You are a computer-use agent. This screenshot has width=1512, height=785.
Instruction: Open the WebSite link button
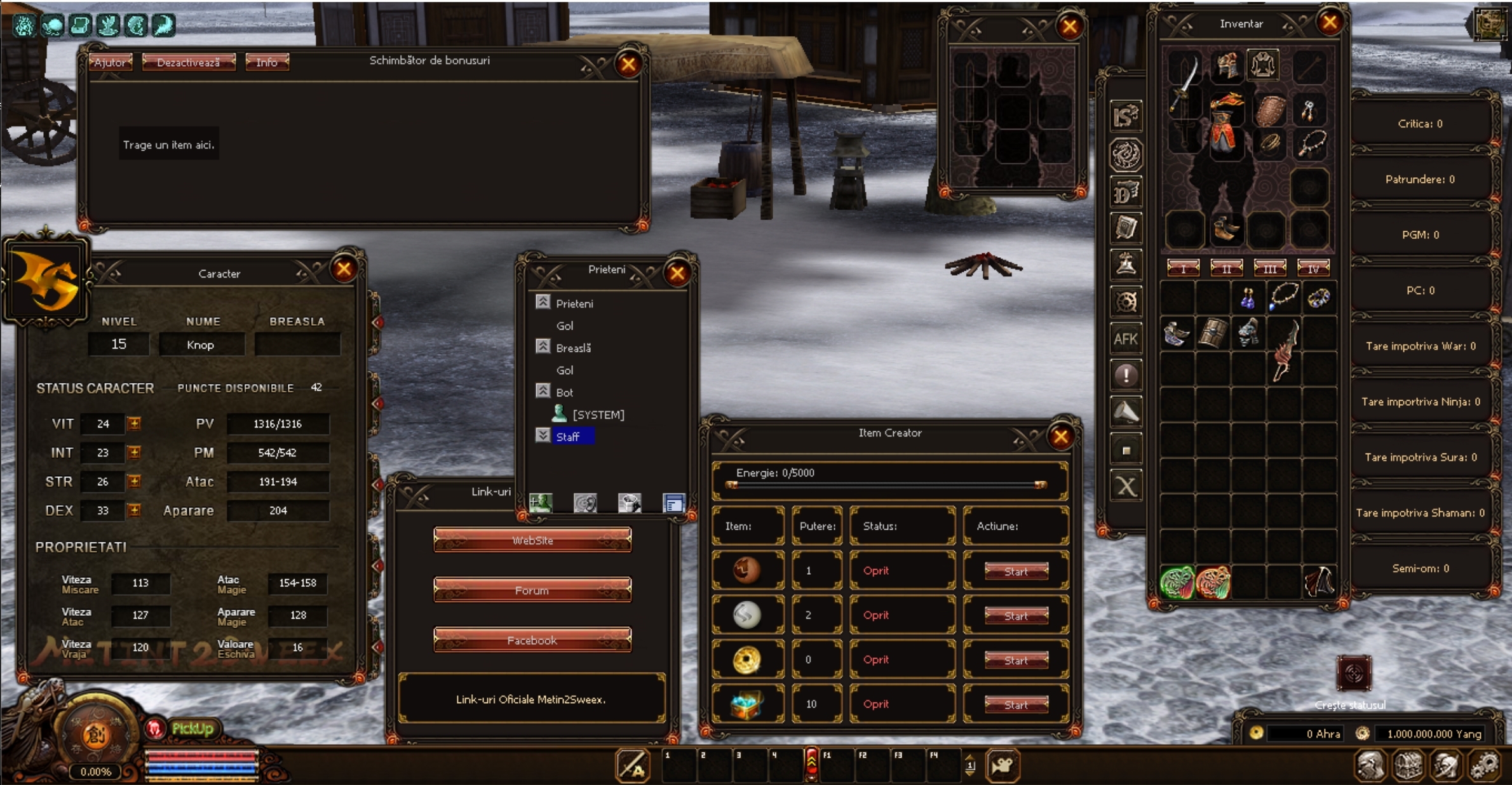(532, 540)
